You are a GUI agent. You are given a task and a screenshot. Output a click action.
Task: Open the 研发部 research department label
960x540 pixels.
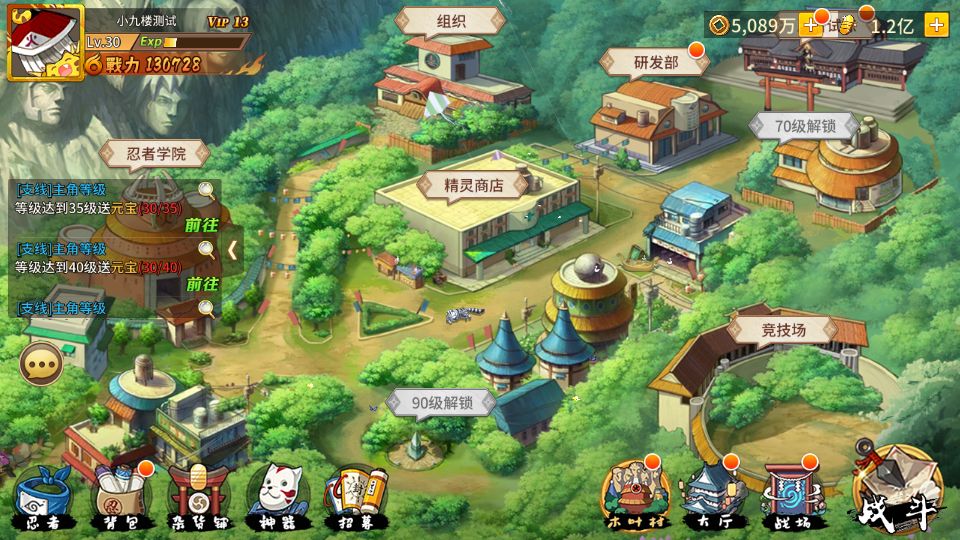coord(656,62)
